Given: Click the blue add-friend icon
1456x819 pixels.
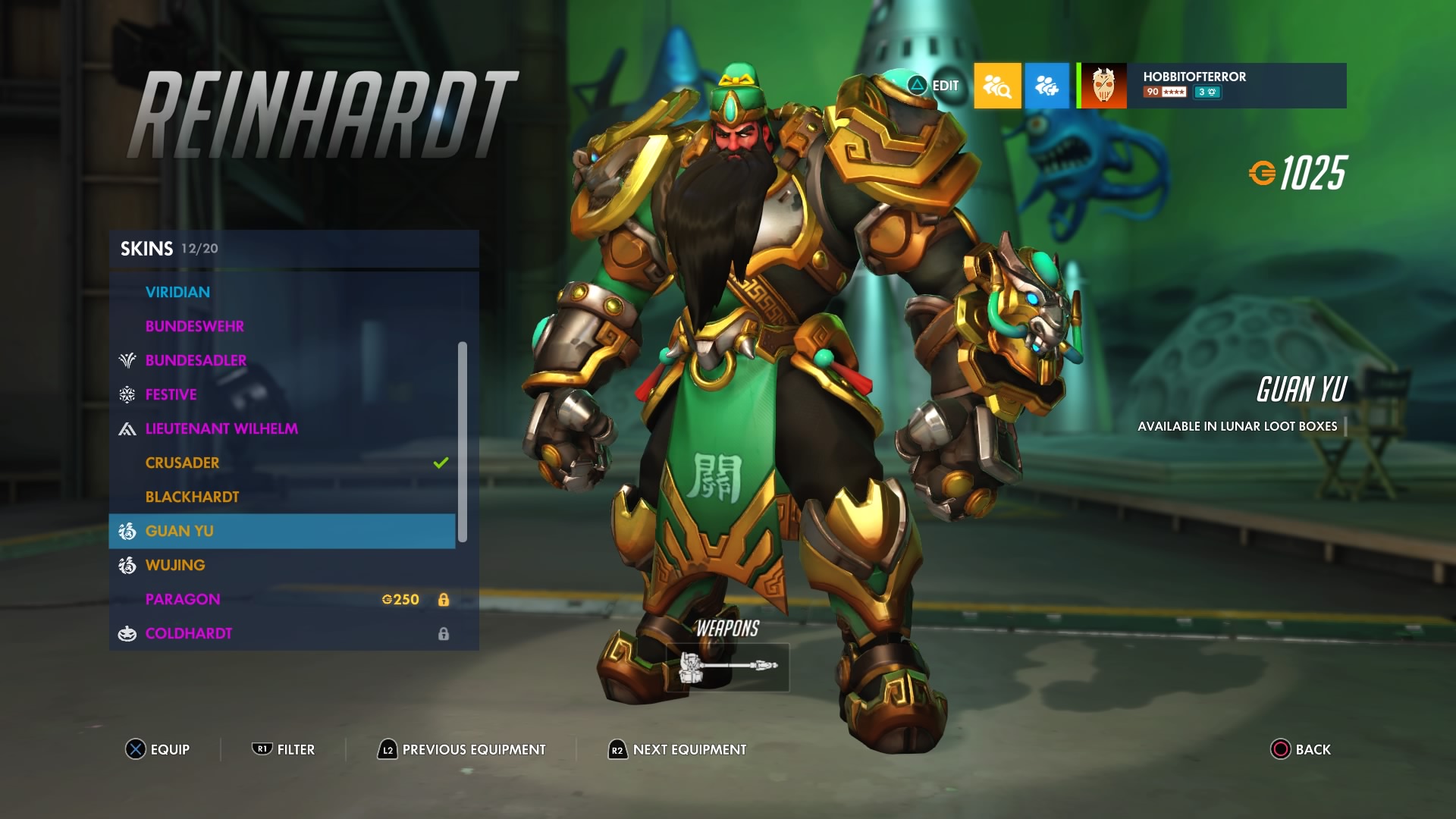Looking at the screenshot, I should point(1047,86).
